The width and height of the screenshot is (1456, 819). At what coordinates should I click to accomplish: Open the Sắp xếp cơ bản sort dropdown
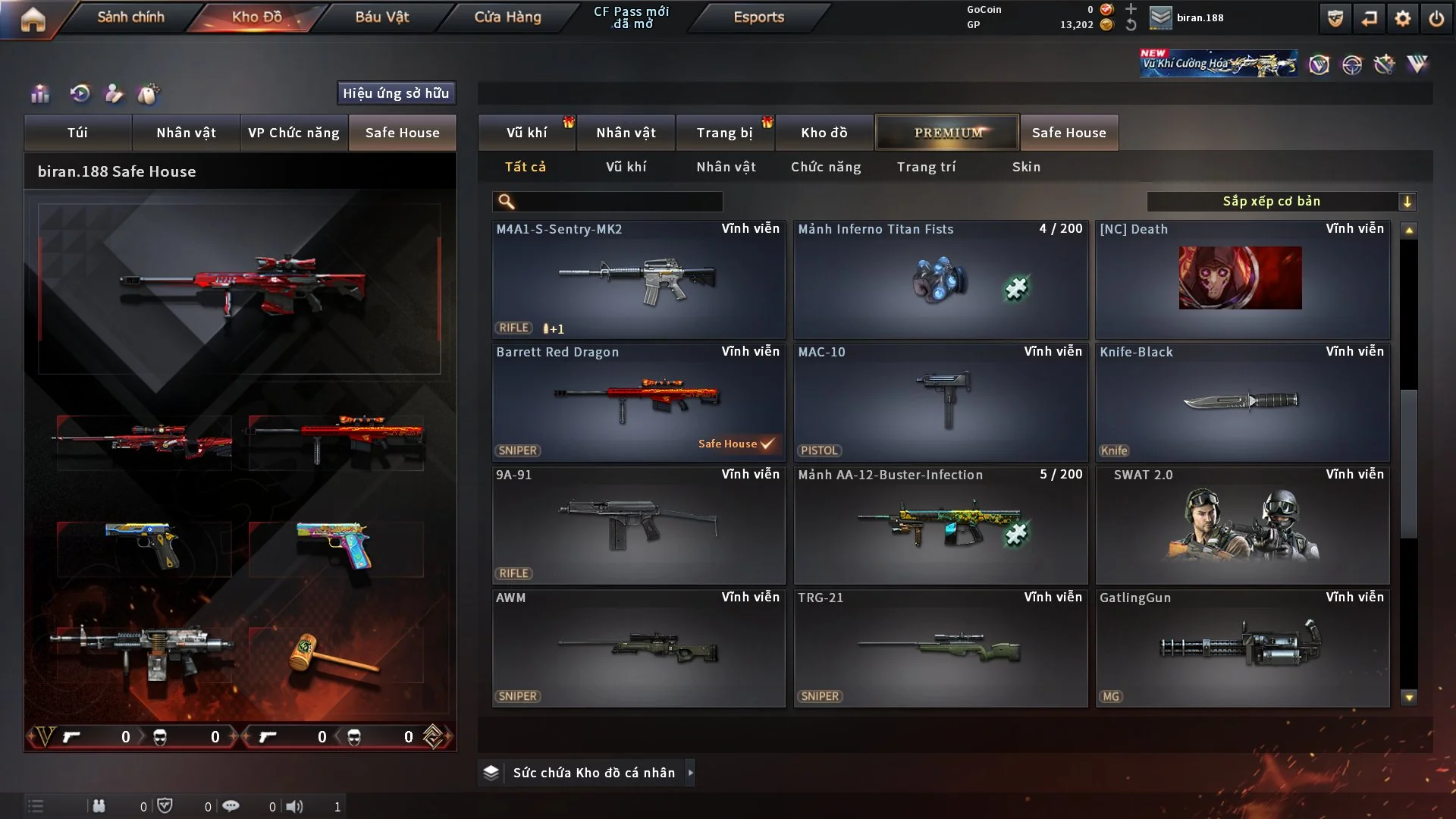point(1281,202)
